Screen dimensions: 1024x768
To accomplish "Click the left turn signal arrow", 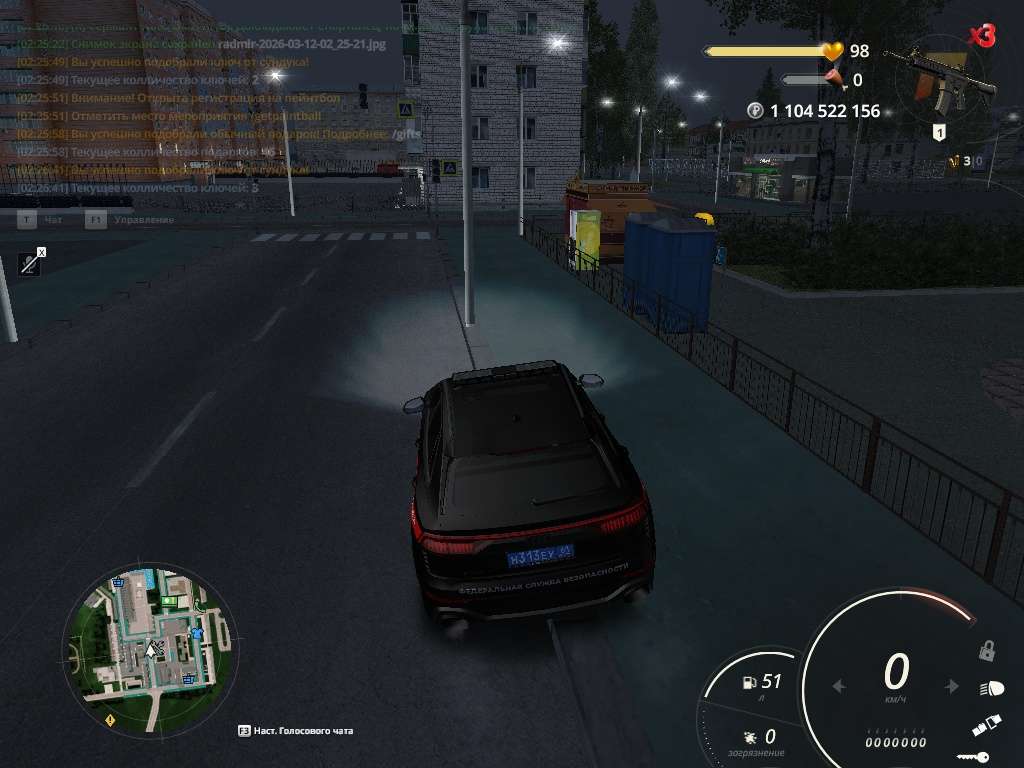I will (x=839, y=687).
